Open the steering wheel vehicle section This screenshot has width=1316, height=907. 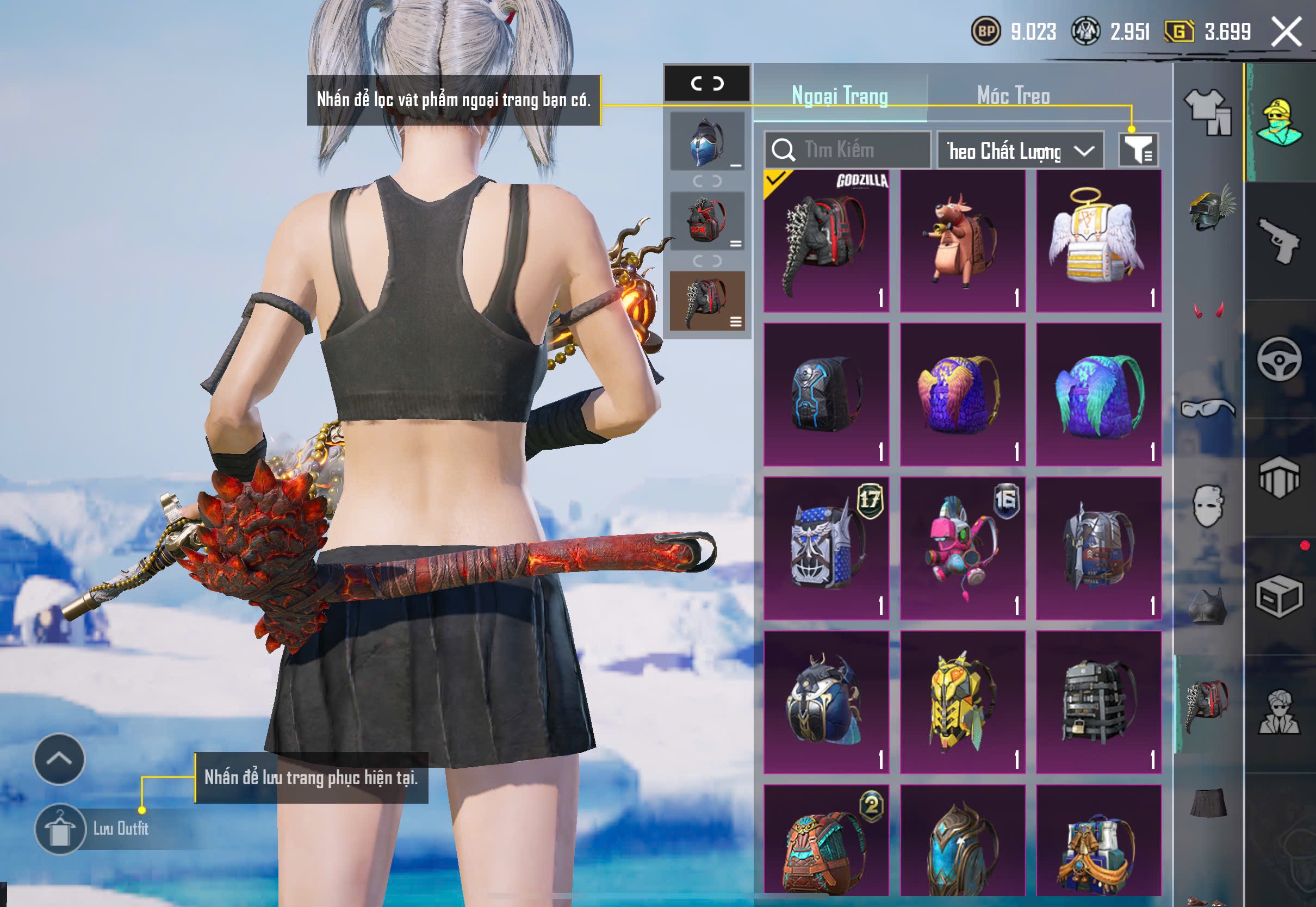point(1280,359)
